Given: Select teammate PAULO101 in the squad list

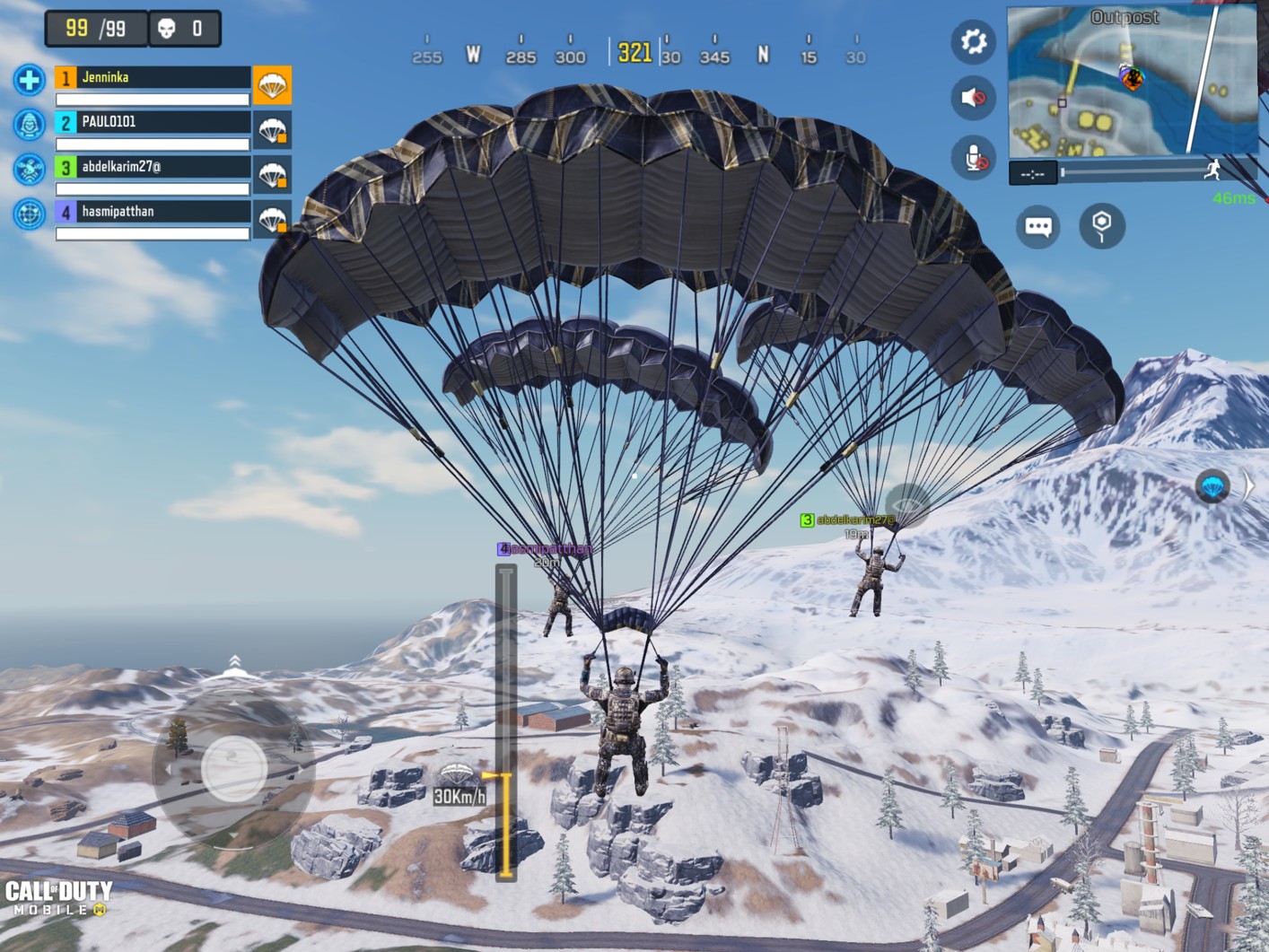Looking at the screenshot, I should pyautogui.click(x=153, y=122).
